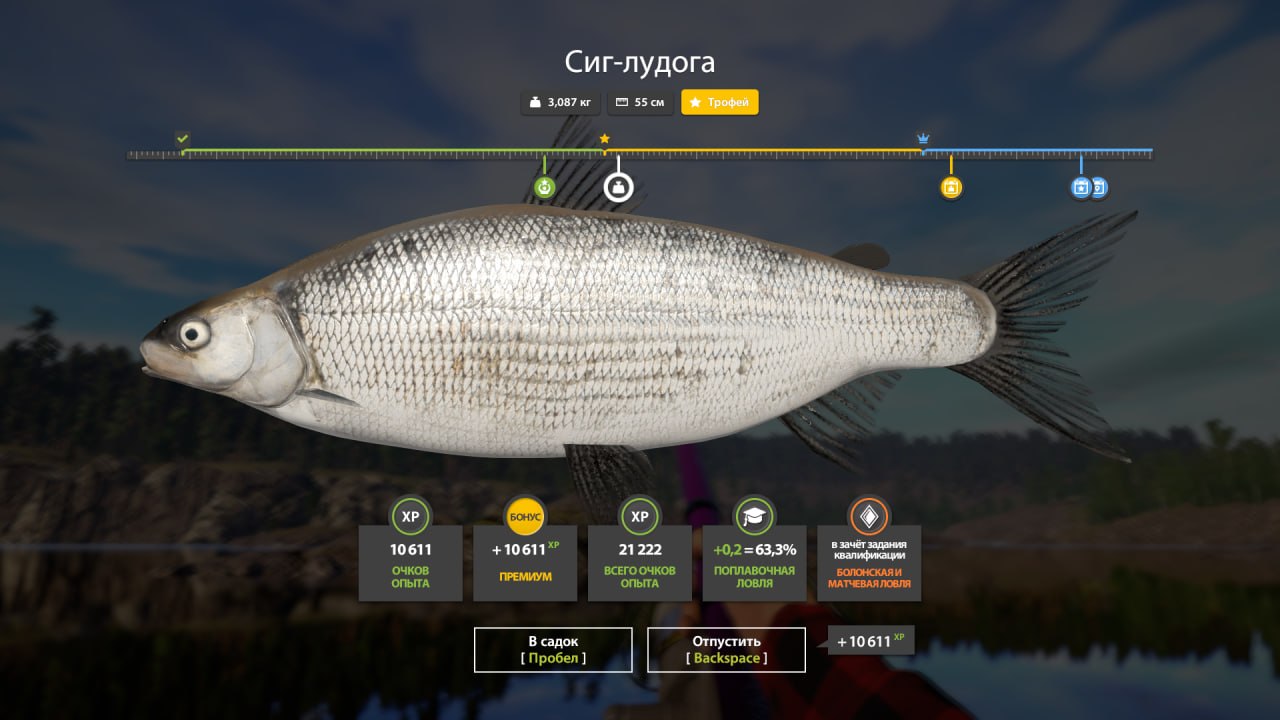
Task: Select the green XP experience points badge
Action: [410, 518]
